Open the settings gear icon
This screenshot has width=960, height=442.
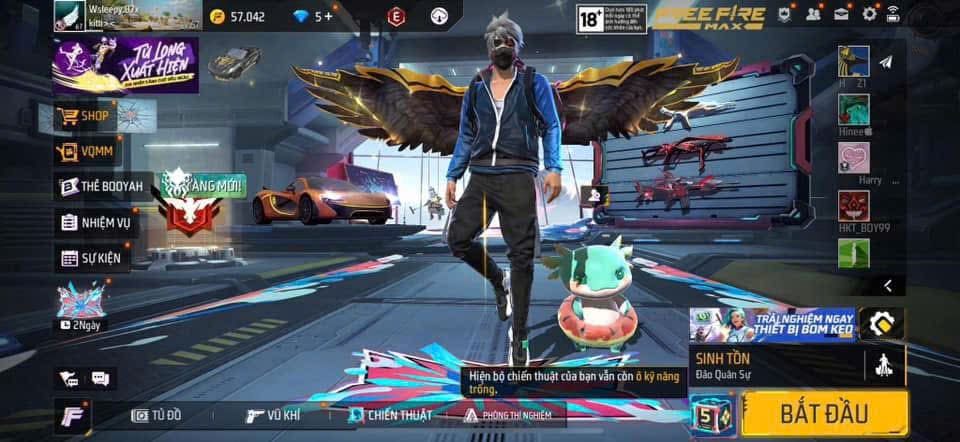coord(868,14)
